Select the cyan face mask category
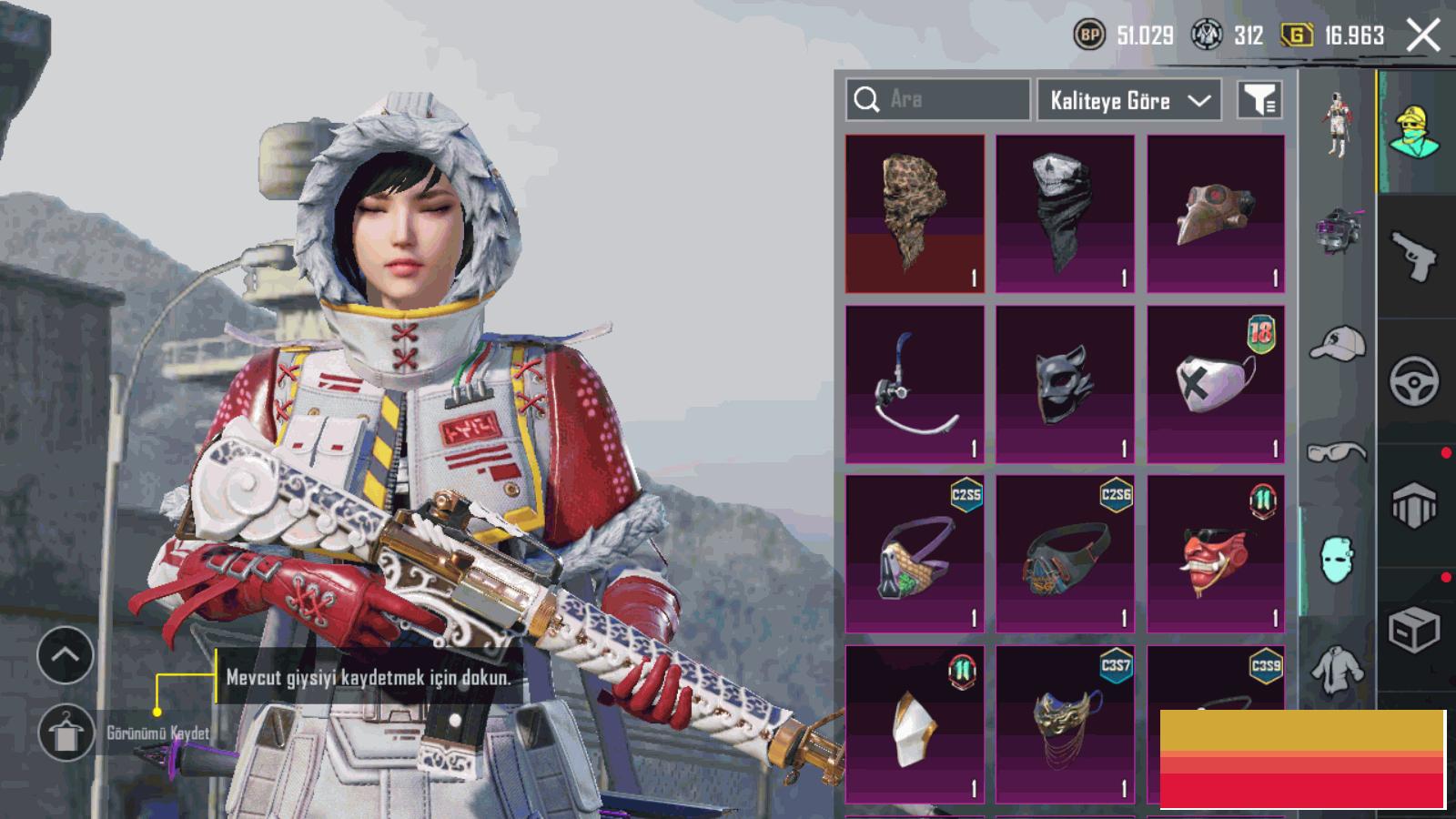1456x819 pixels. click(1338, 559)
